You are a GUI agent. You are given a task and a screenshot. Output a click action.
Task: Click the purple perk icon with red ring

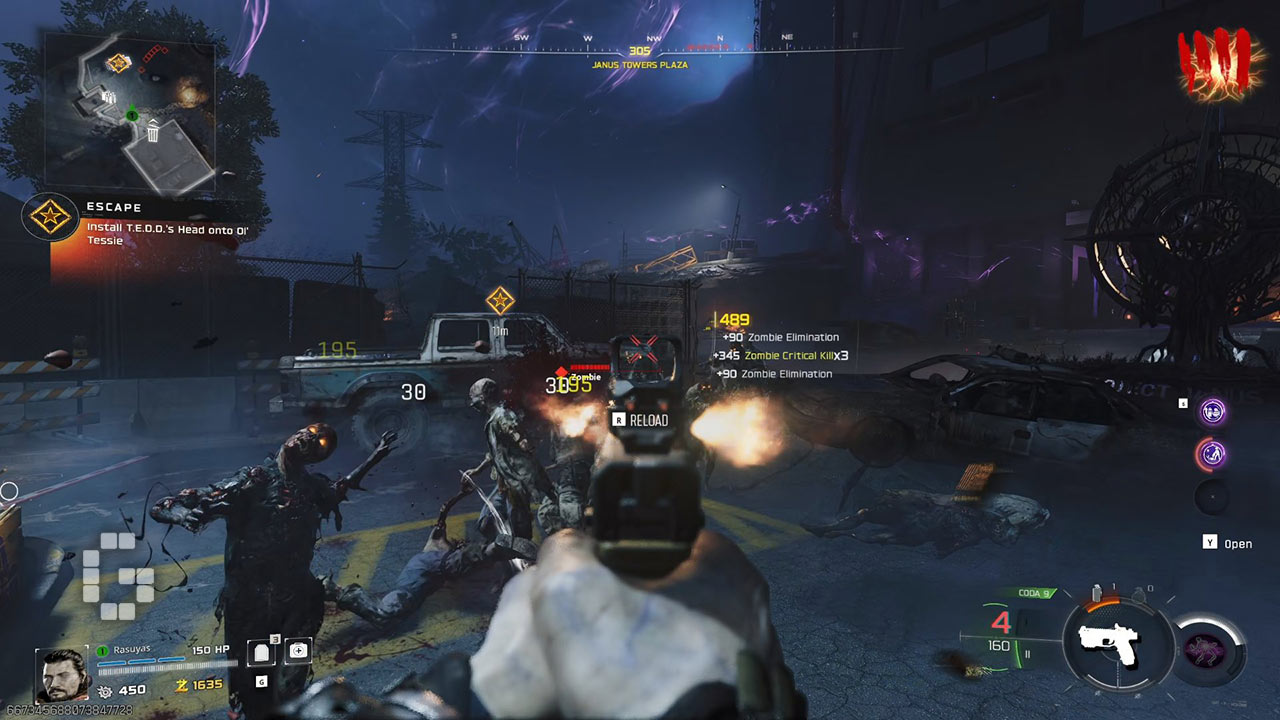[1213, 455]
